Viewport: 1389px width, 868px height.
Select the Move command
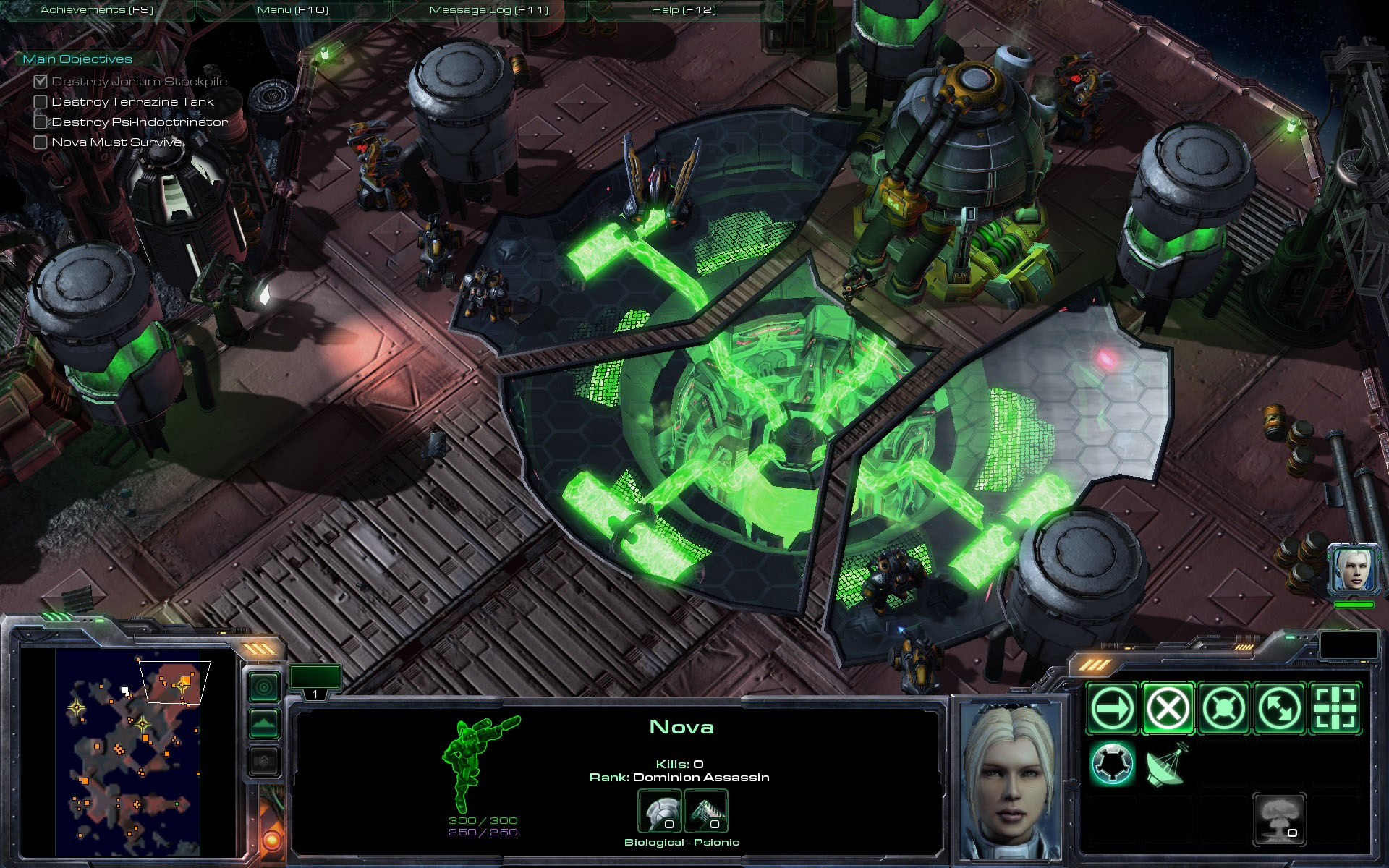(x=1113, y=707)
